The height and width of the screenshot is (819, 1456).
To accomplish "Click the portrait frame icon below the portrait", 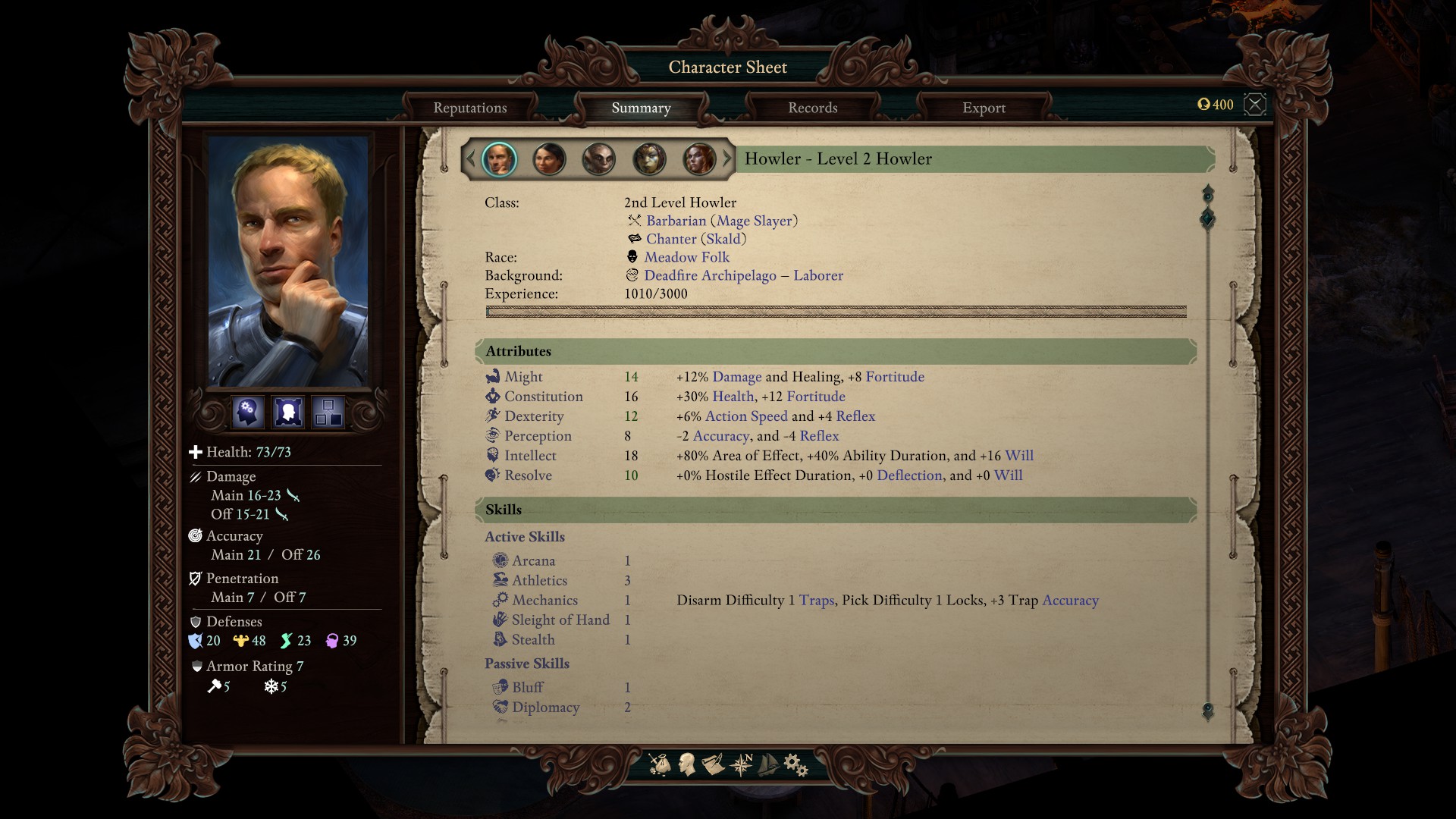I will point(288,413).
